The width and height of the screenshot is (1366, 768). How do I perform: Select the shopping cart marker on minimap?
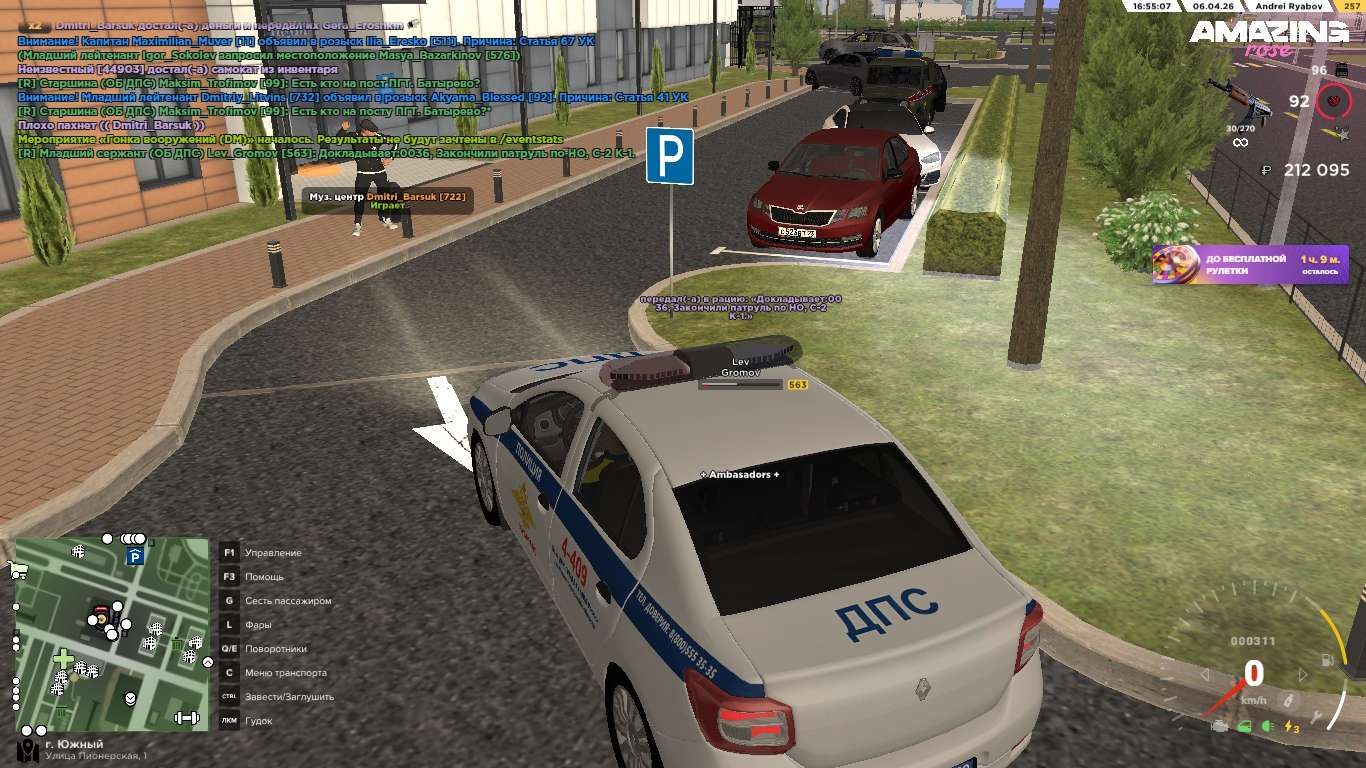click(17, 570)
